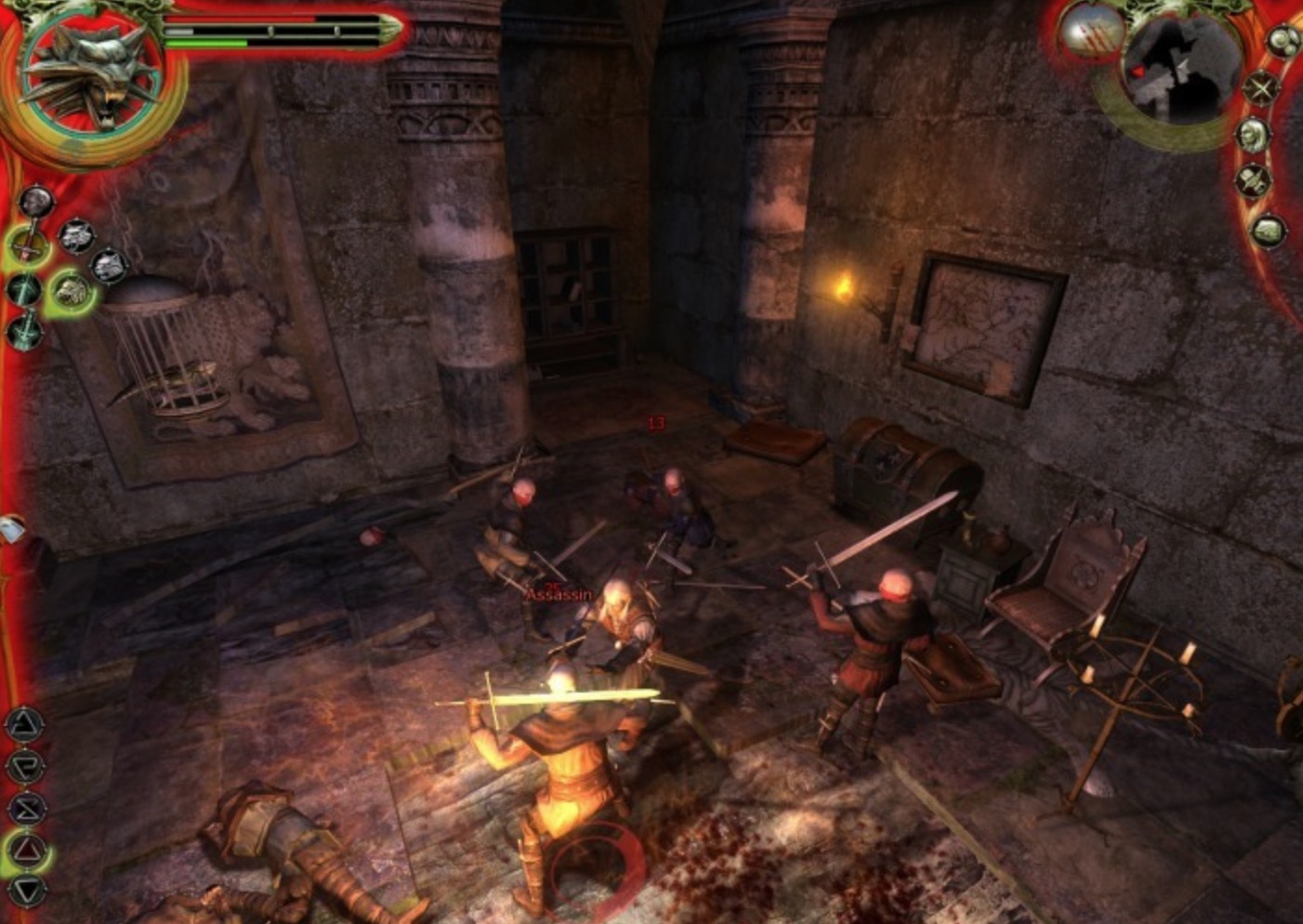Open the crossed swords panel icon
1303x924 pixels.
1262,88
